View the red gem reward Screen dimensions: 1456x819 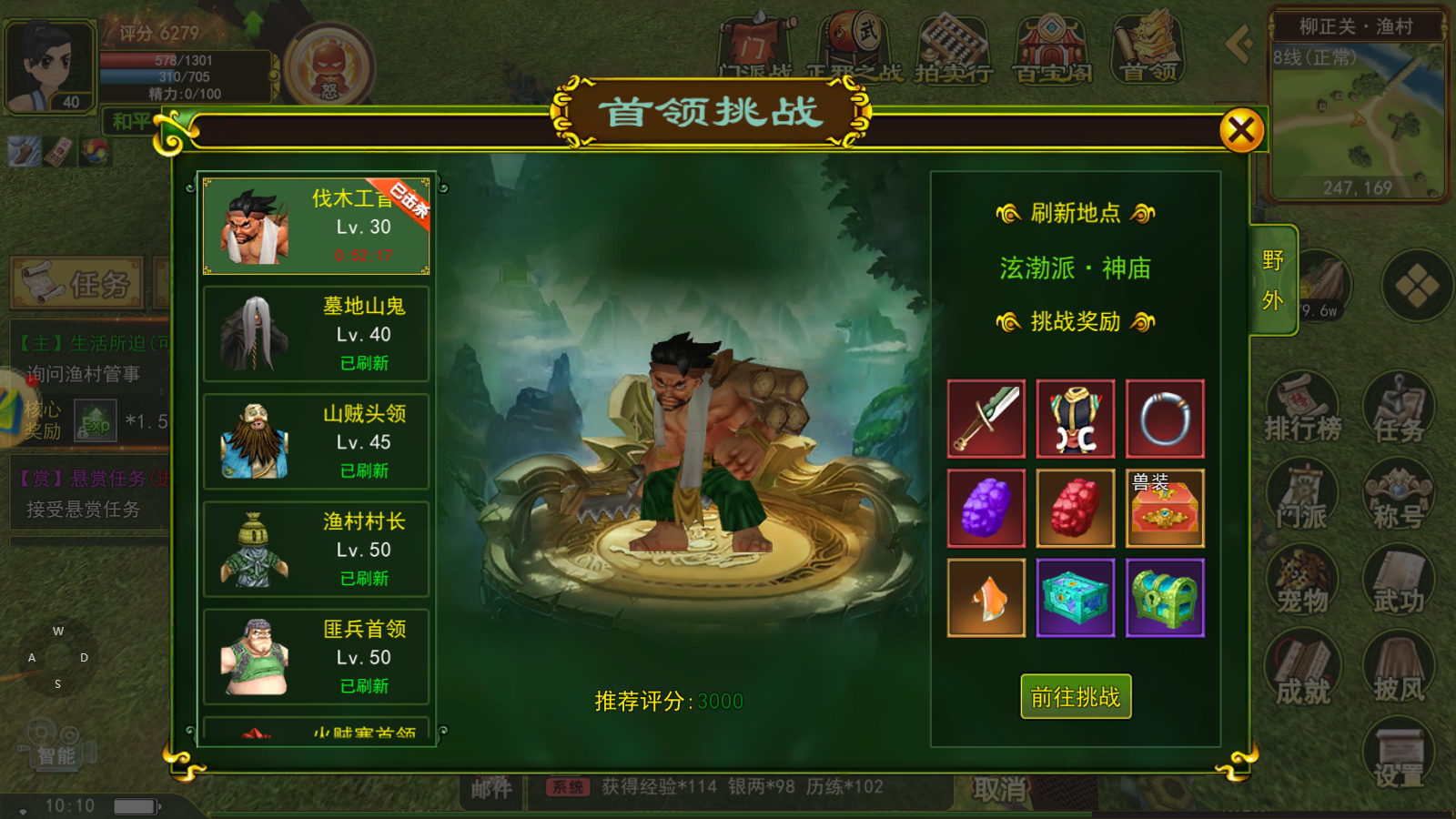point(1076,508)
